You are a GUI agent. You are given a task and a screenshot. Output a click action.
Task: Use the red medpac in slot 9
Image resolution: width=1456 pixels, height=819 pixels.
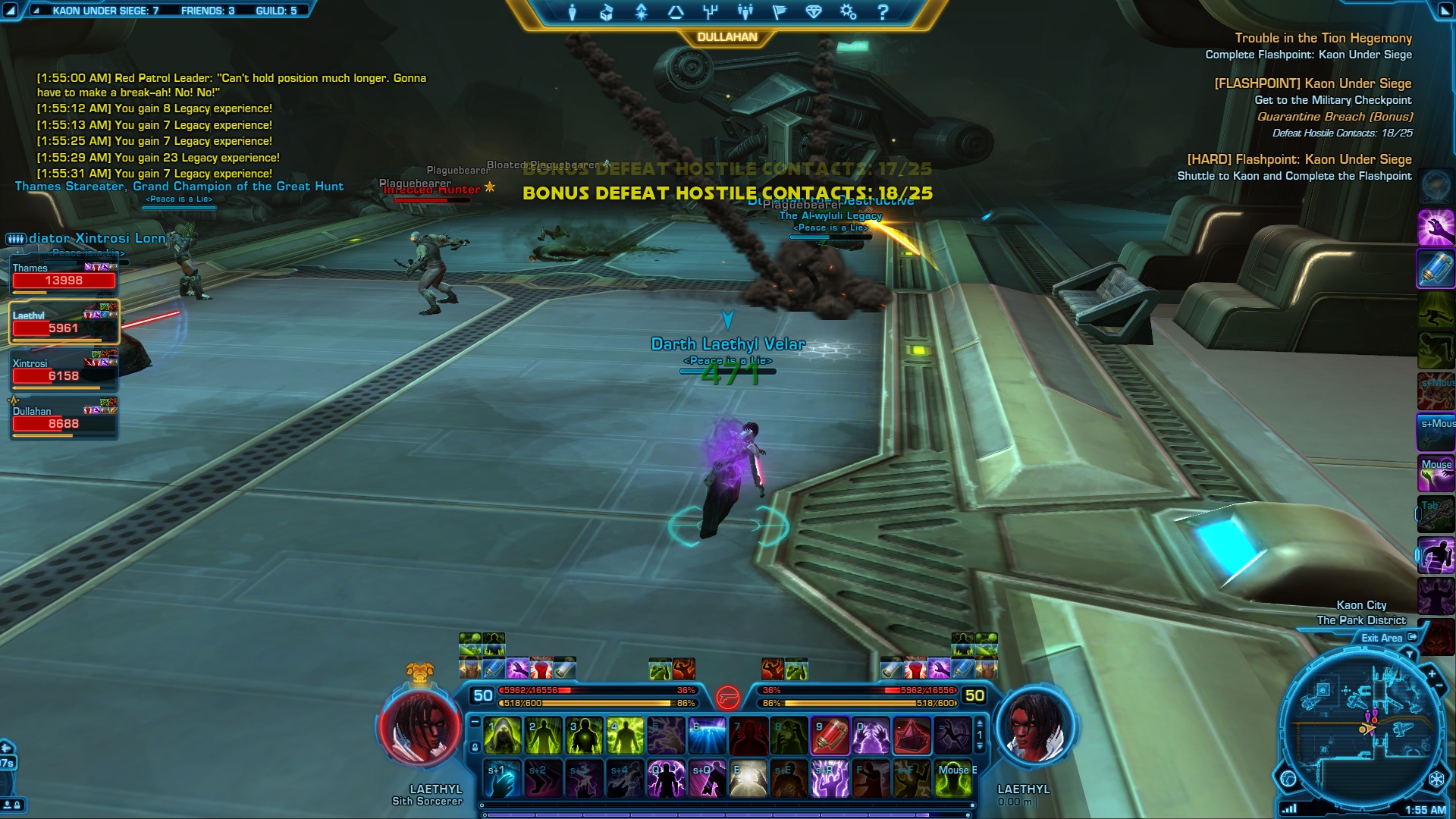click(x=830, y=736)
